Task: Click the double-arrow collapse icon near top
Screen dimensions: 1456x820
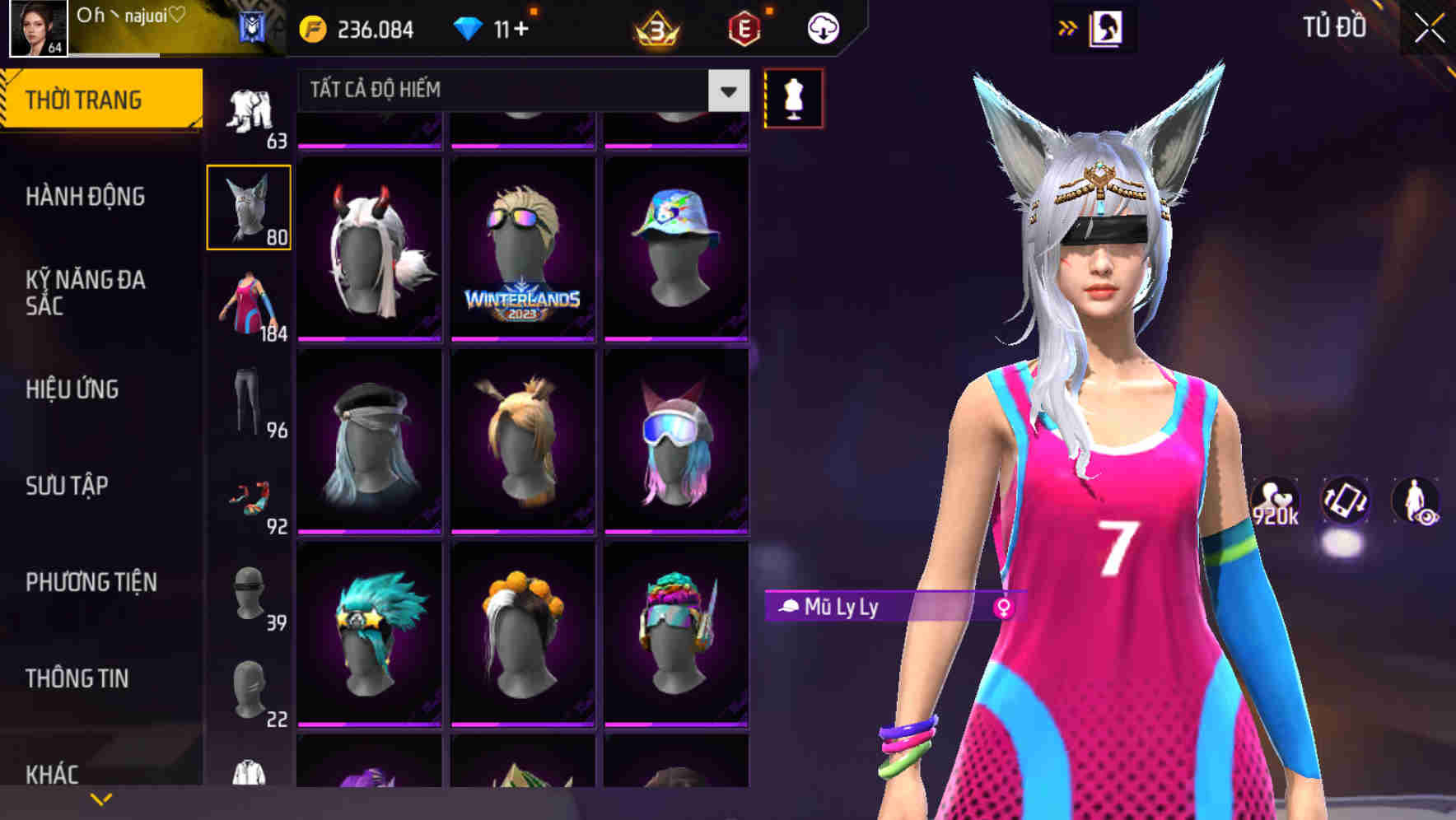Action: coord(1068,27)
